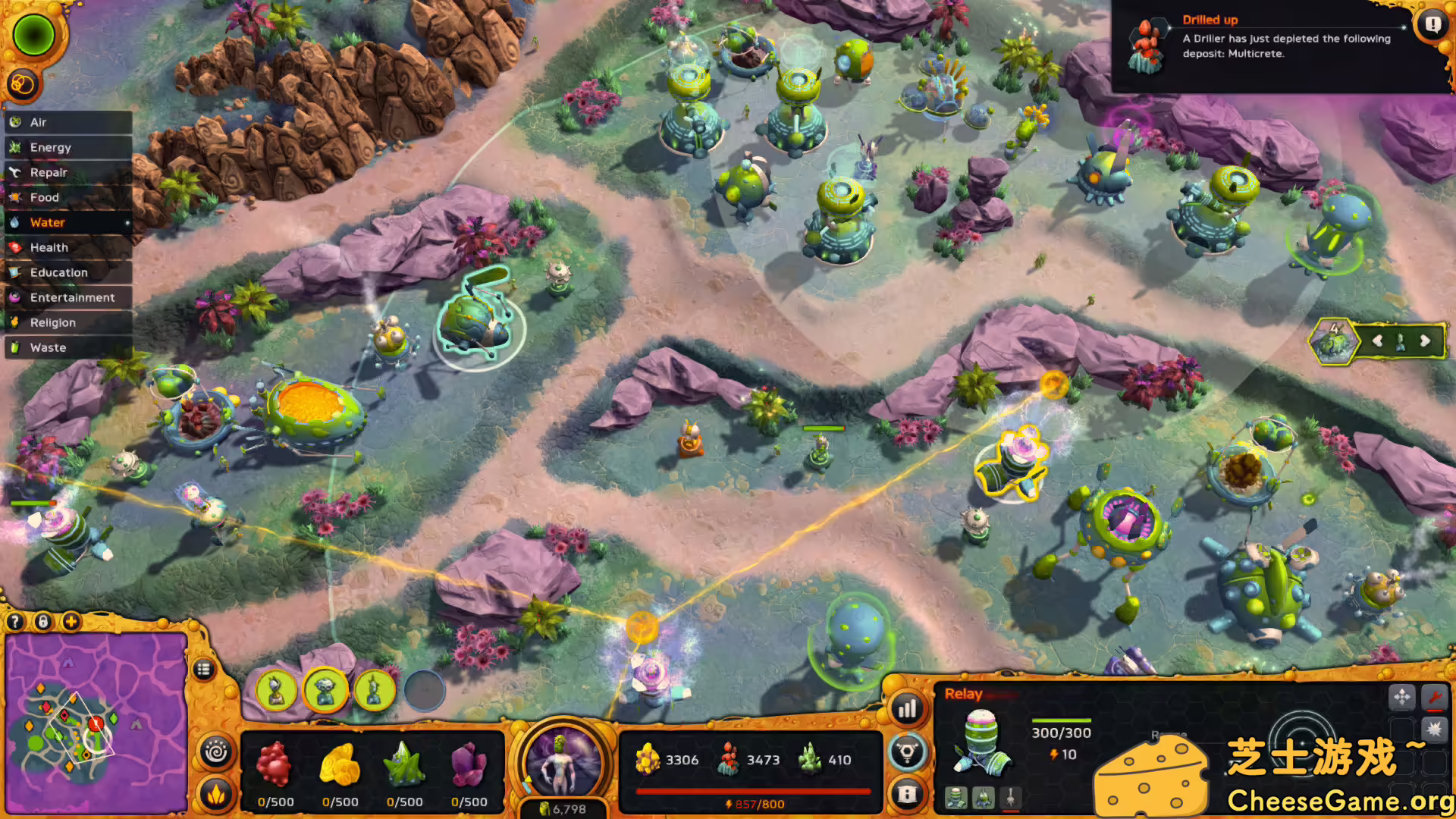Click the orange flame icon button
The width and height of the screenshot is (1456, 819).
[216, 794]
